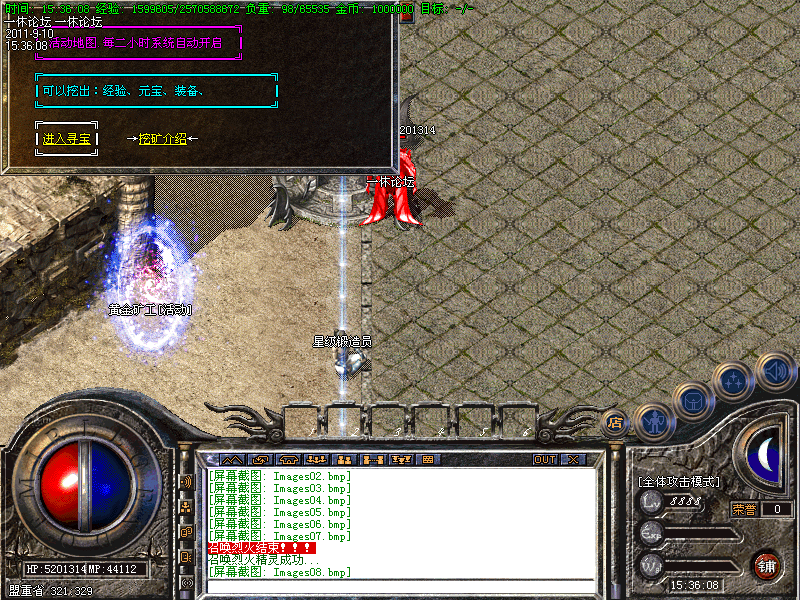Toggle the speaker sound icon
The width and height of the screenshot is (800, 600).
click(x=776, y=371)
